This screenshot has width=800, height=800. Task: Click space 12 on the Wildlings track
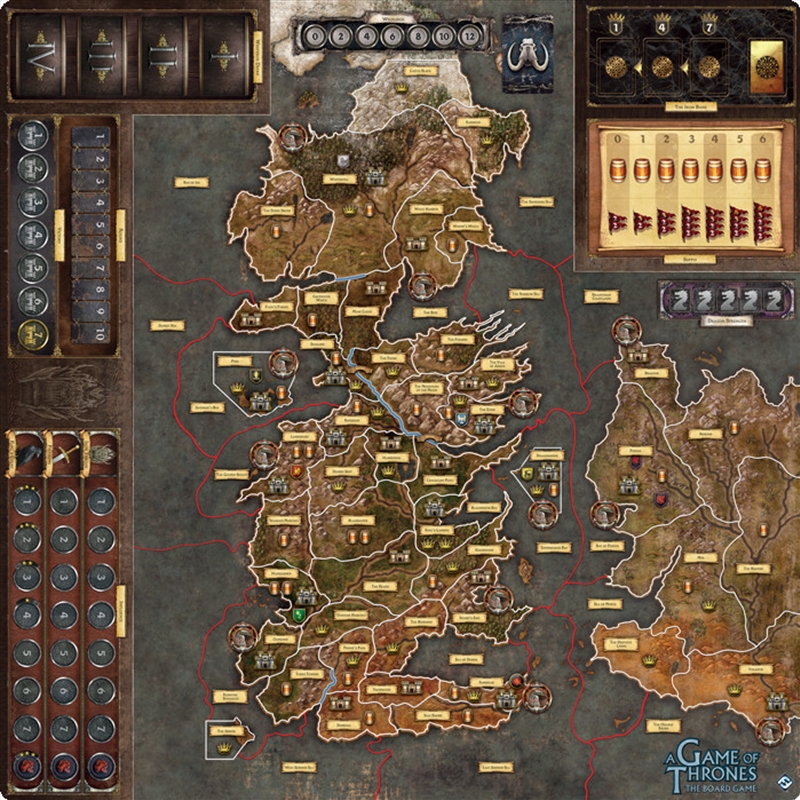[472, 37]
